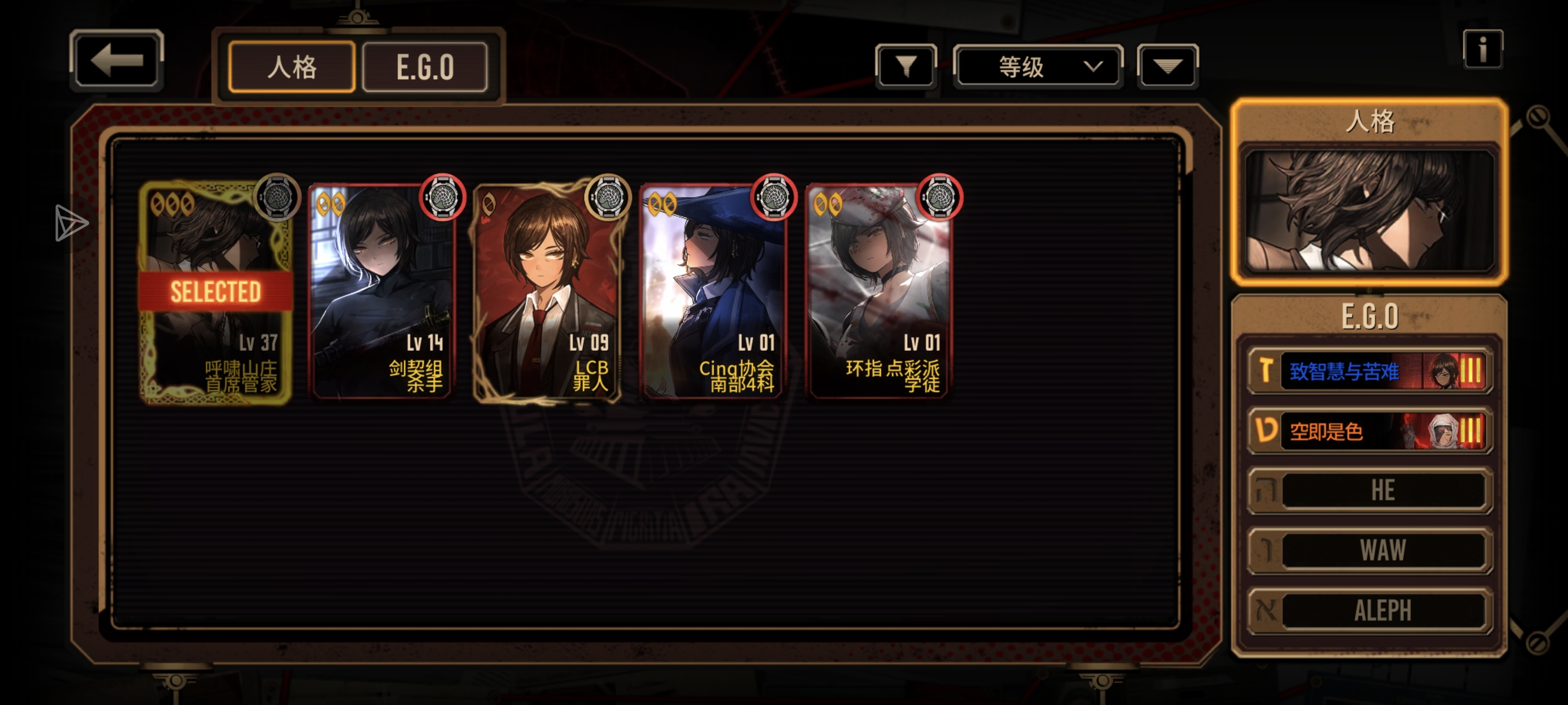1568x705 pixels.
Task: Open the funnel filter options
Action: [x=906, y=66]
